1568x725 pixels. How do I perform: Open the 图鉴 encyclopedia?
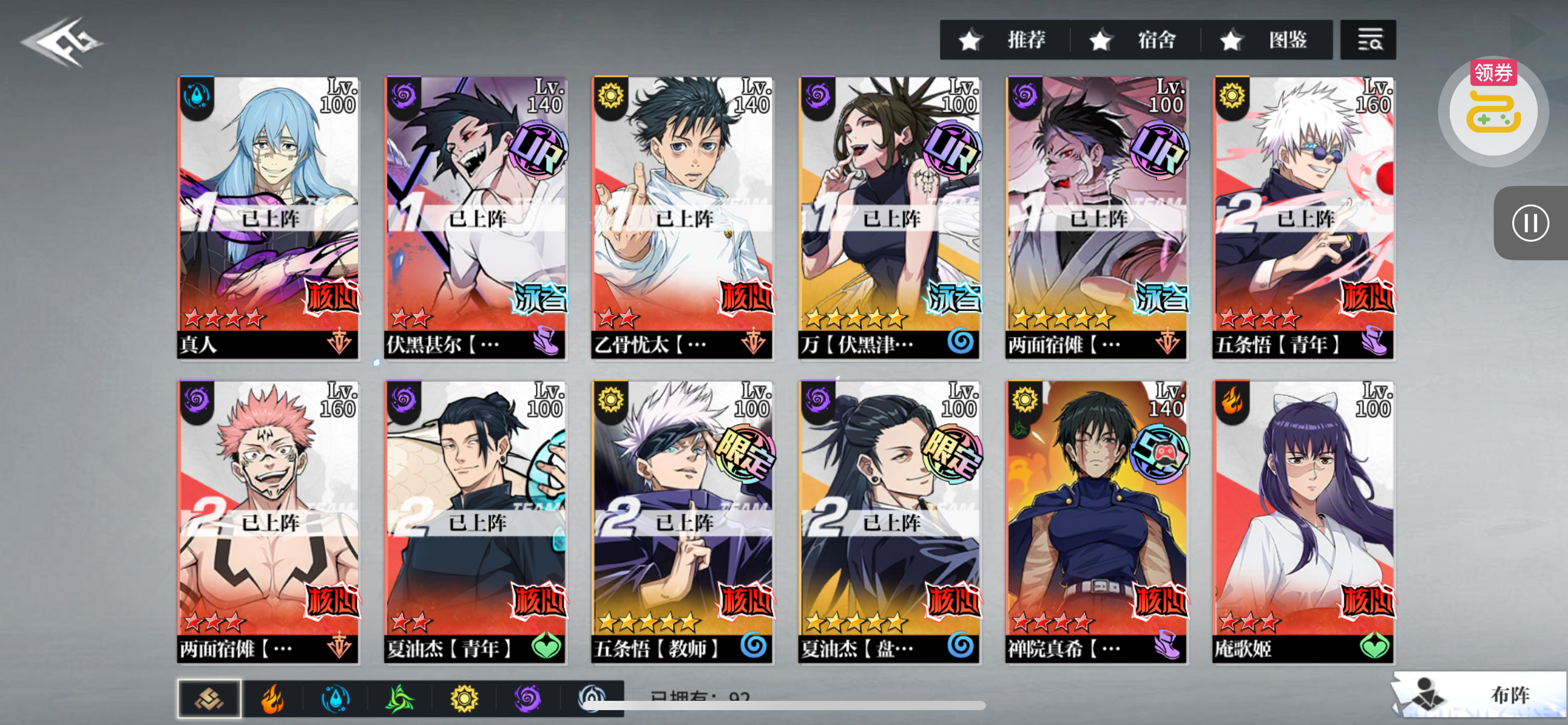point(1266,40)
